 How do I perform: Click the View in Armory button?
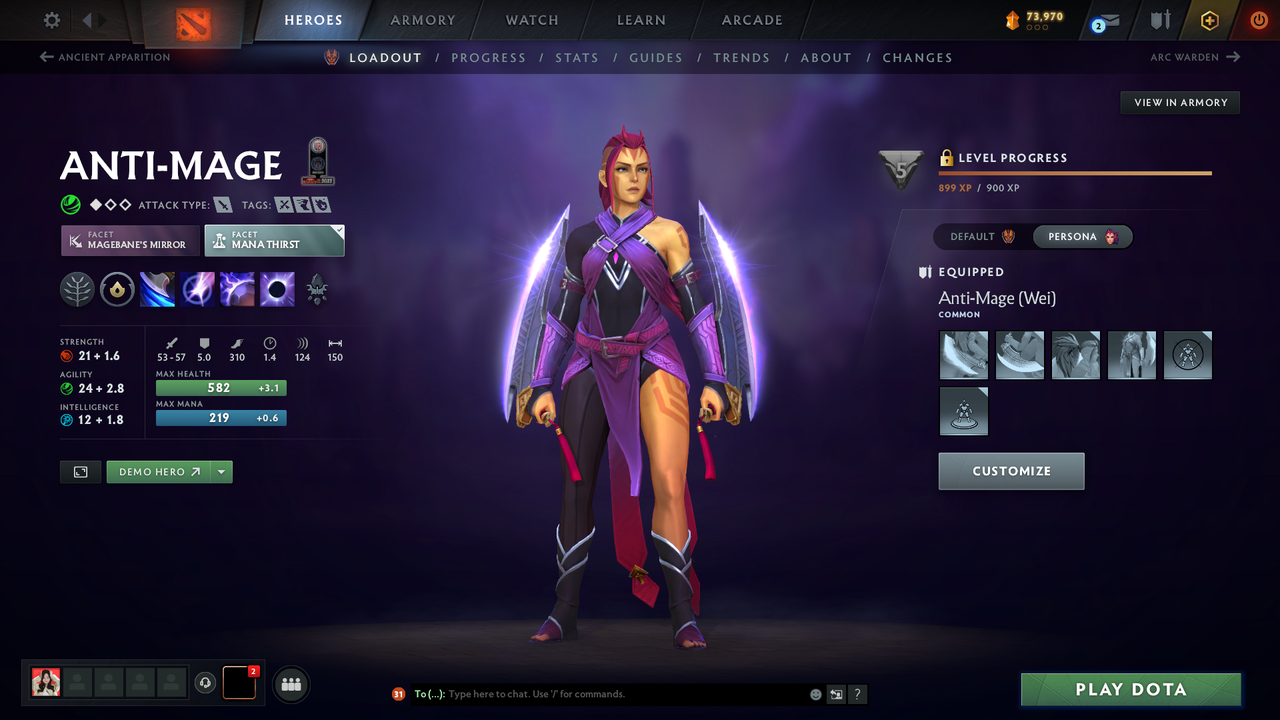(1179, 102)
